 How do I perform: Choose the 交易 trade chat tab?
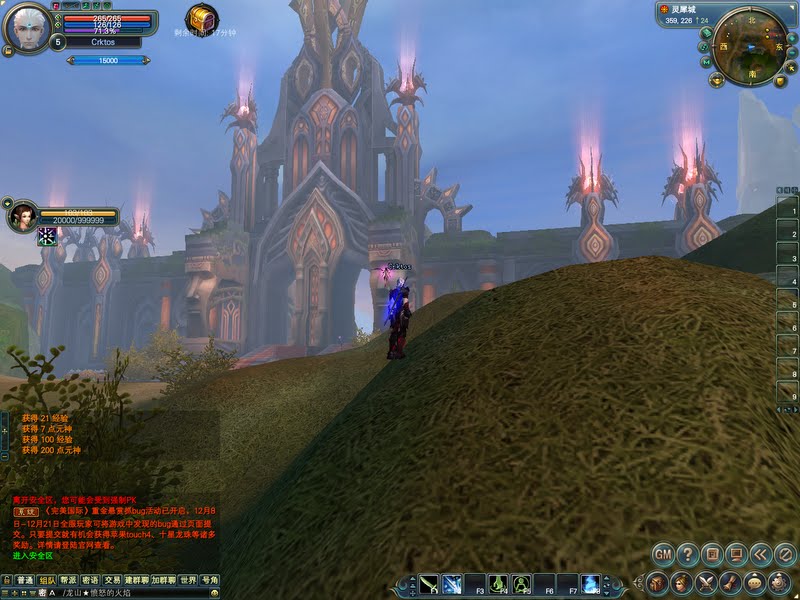click(112, 580)
